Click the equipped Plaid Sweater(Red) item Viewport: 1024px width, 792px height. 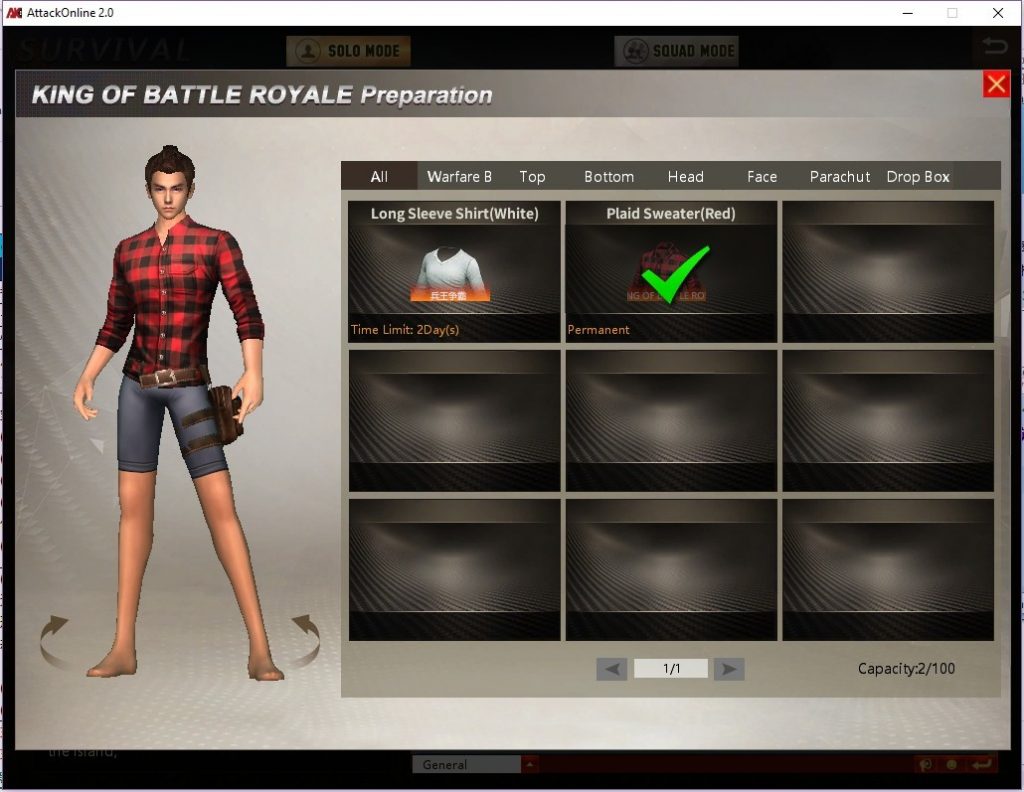(671, 272)
